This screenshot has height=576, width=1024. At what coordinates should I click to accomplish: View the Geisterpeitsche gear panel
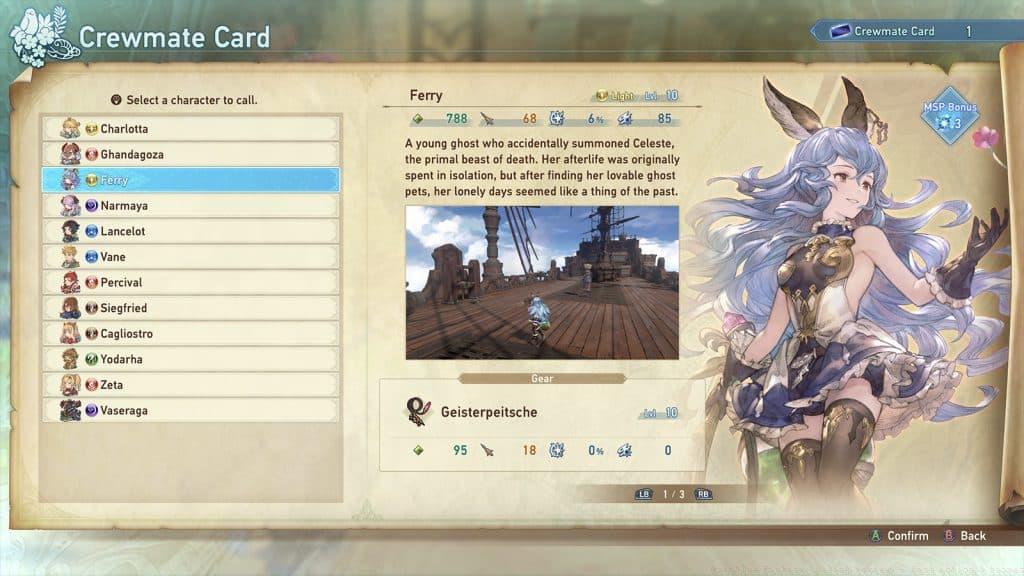tap(542, 425)
